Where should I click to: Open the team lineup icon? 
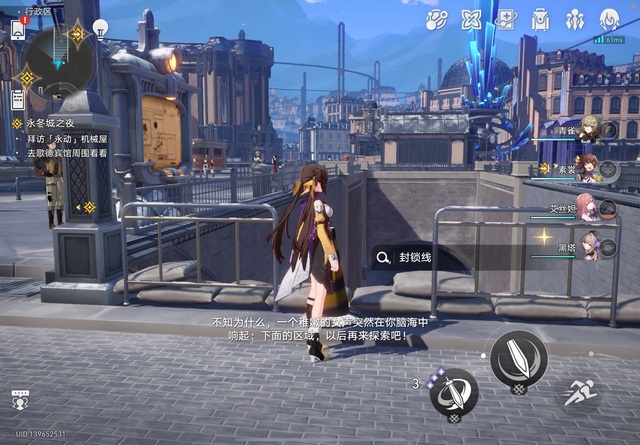coord(575,19)
